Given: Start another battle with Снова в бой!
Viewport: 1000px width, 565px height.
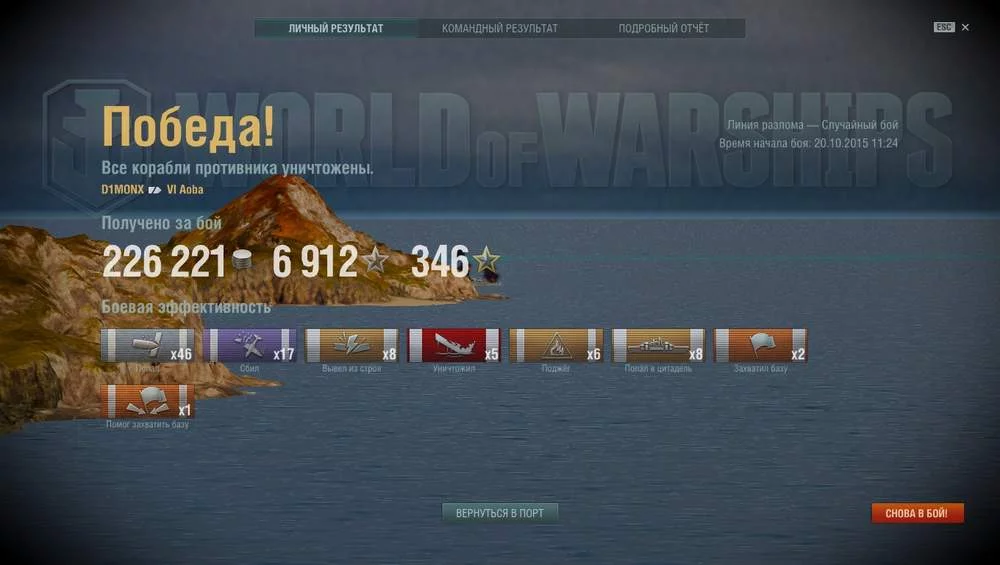Looking at the screenshot, I should click(x=917, y=513).
